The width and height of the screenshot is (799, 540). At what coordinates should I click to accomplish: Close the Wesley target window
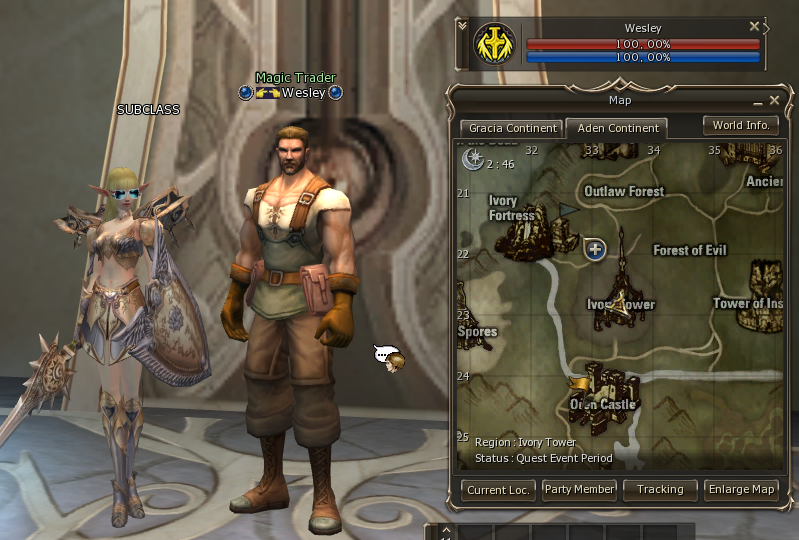[755, 27]
